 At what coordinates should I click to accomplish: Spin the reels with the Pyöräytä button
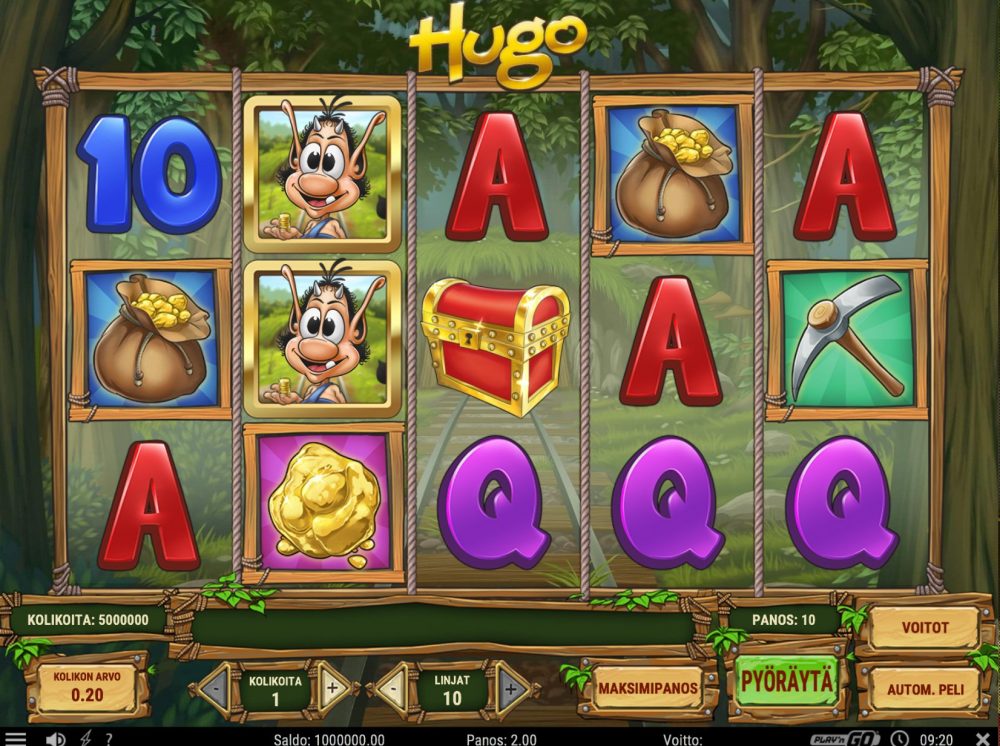click(786, 682)
